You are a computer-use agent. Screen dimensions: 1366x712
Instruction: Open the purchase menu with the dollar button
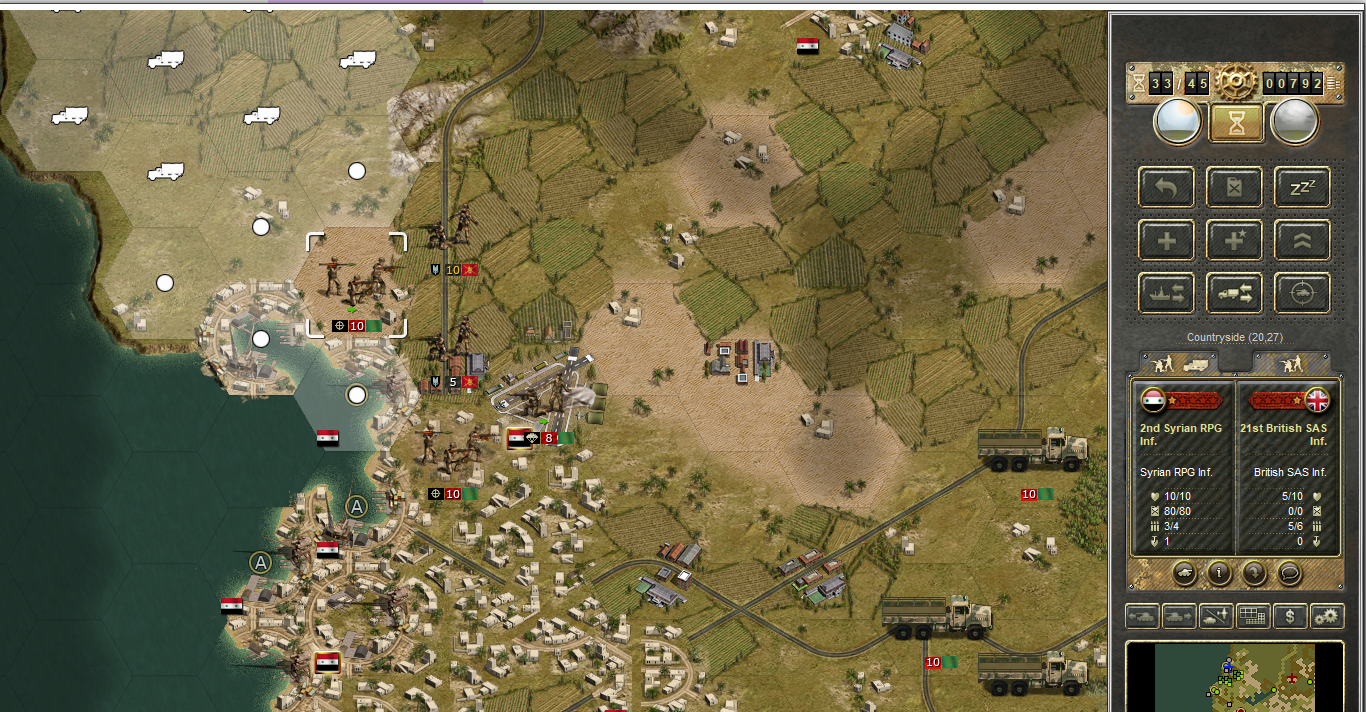tap(1289, 616)
